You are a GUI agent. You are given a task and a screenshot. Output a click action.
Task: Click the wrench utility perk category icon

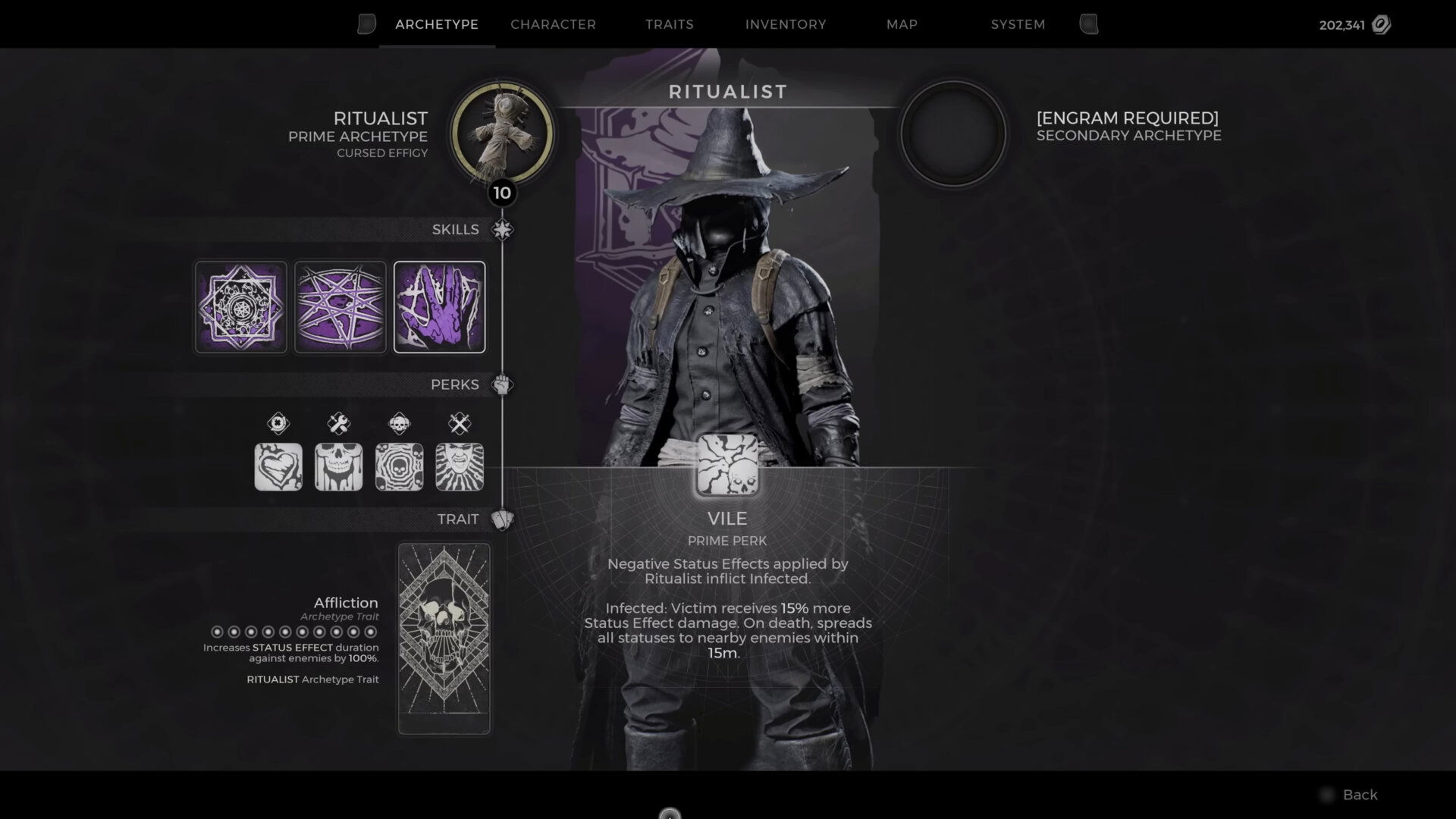(339, 424)
